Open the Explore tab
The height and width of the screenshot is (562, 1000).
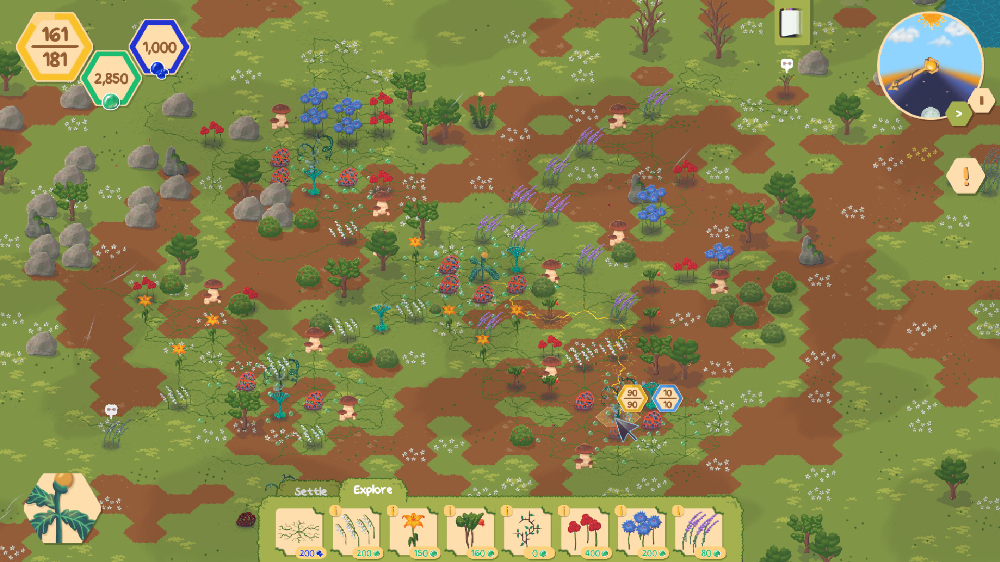372,490
